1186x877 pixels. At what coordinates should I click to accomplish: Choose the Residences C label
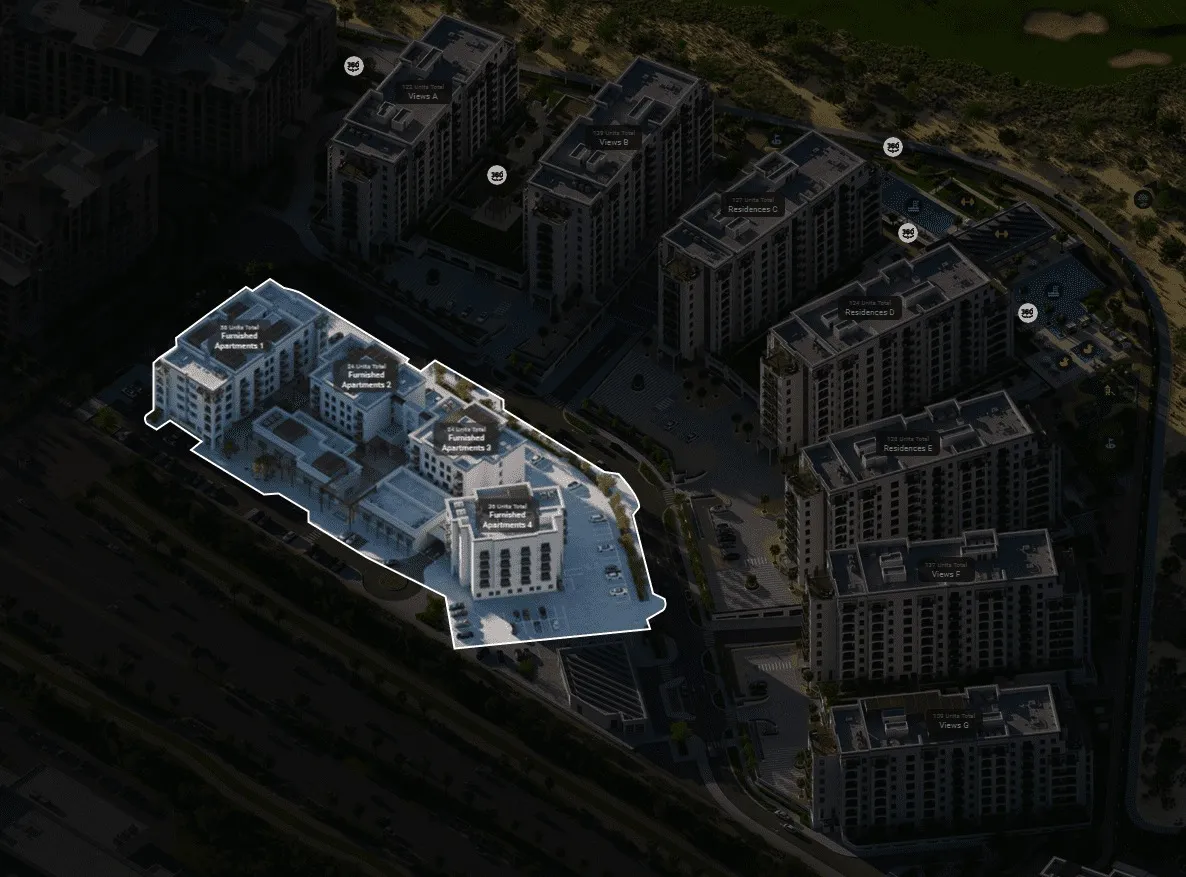pos(755,204)
